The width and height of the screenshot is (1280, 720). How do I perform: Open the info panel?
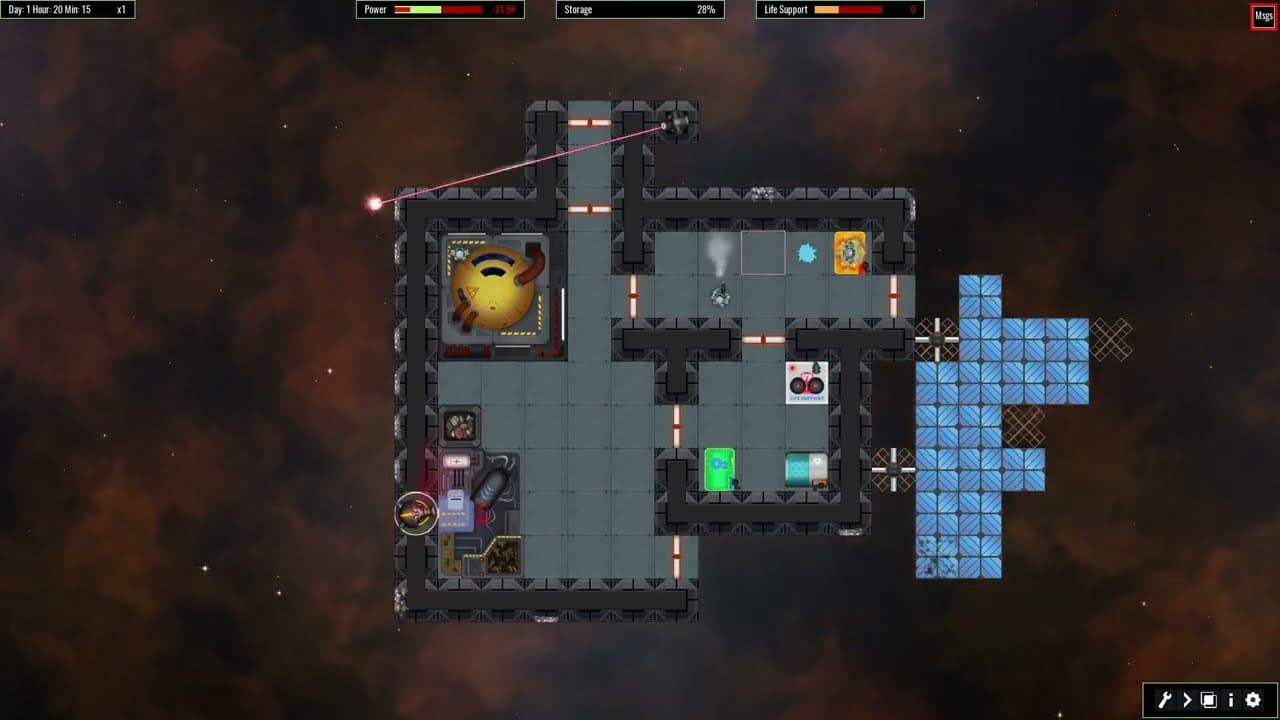tap(1231, 700)
